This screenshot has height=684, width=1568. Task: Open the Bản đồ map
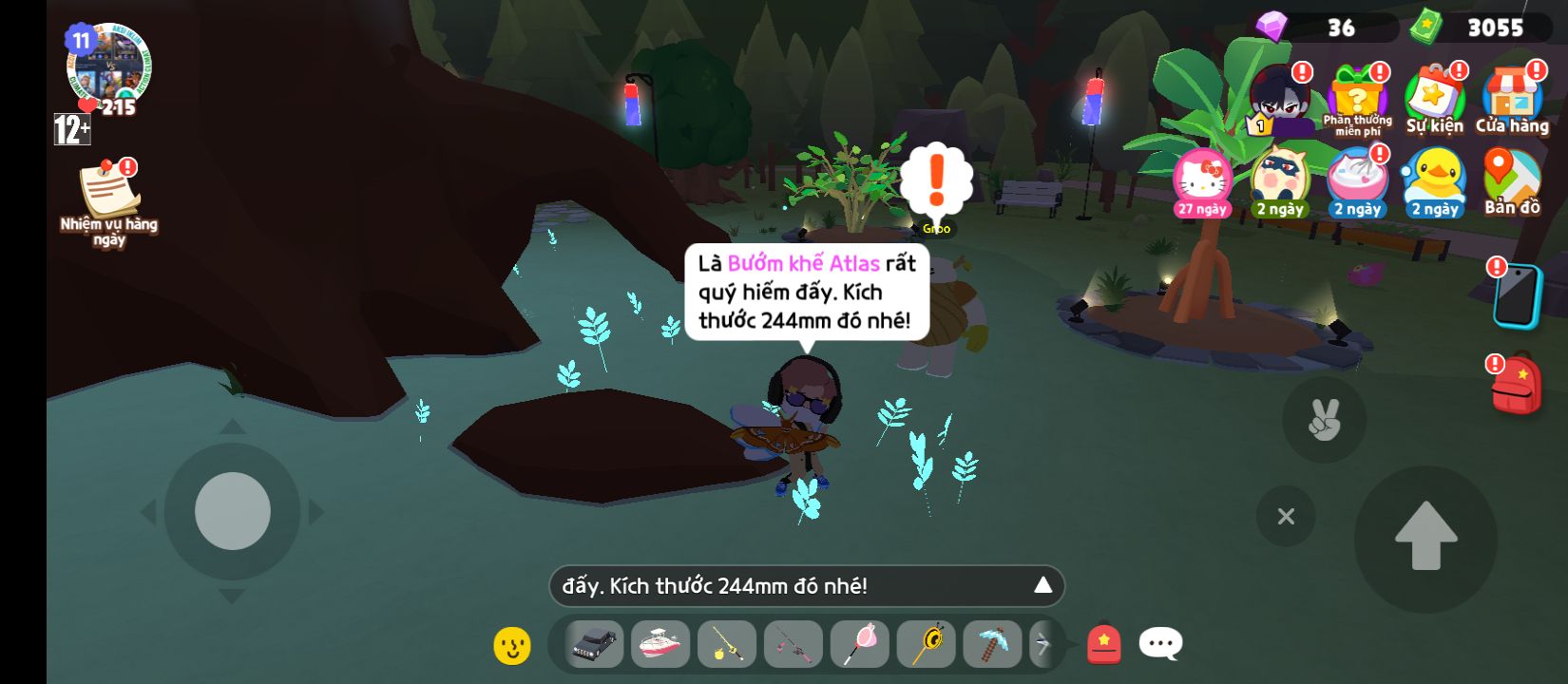pos(1511,182)
